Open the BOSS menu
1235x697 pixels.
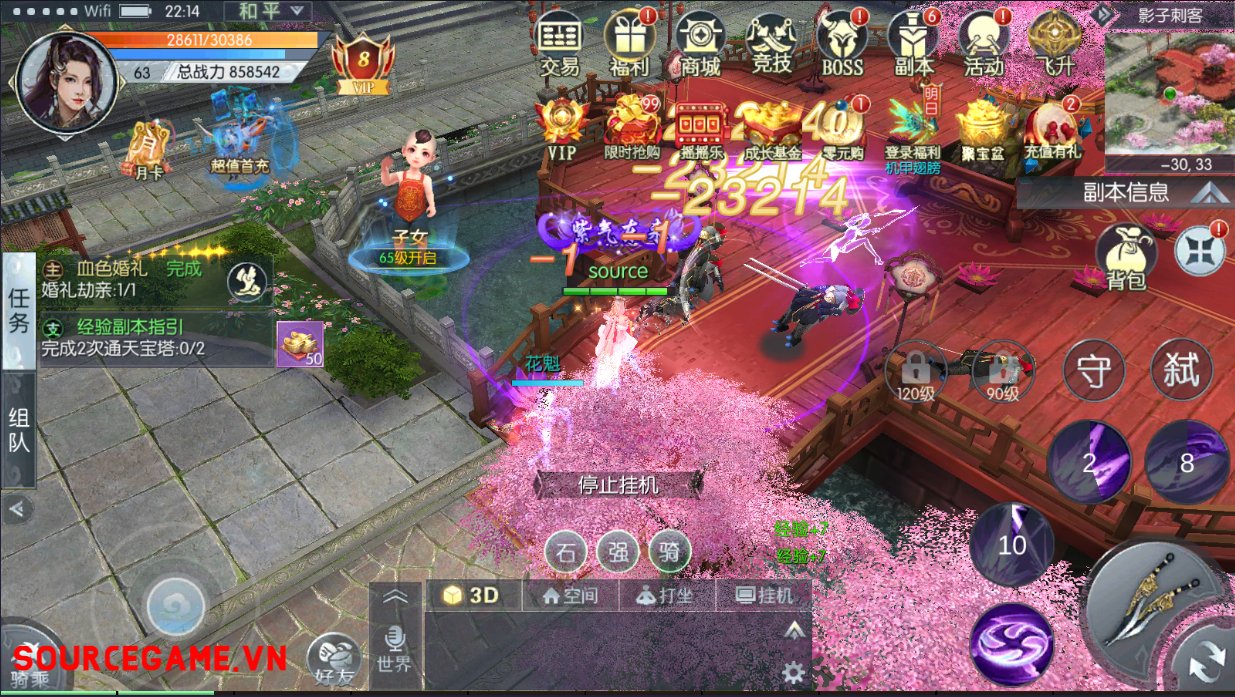842,45
